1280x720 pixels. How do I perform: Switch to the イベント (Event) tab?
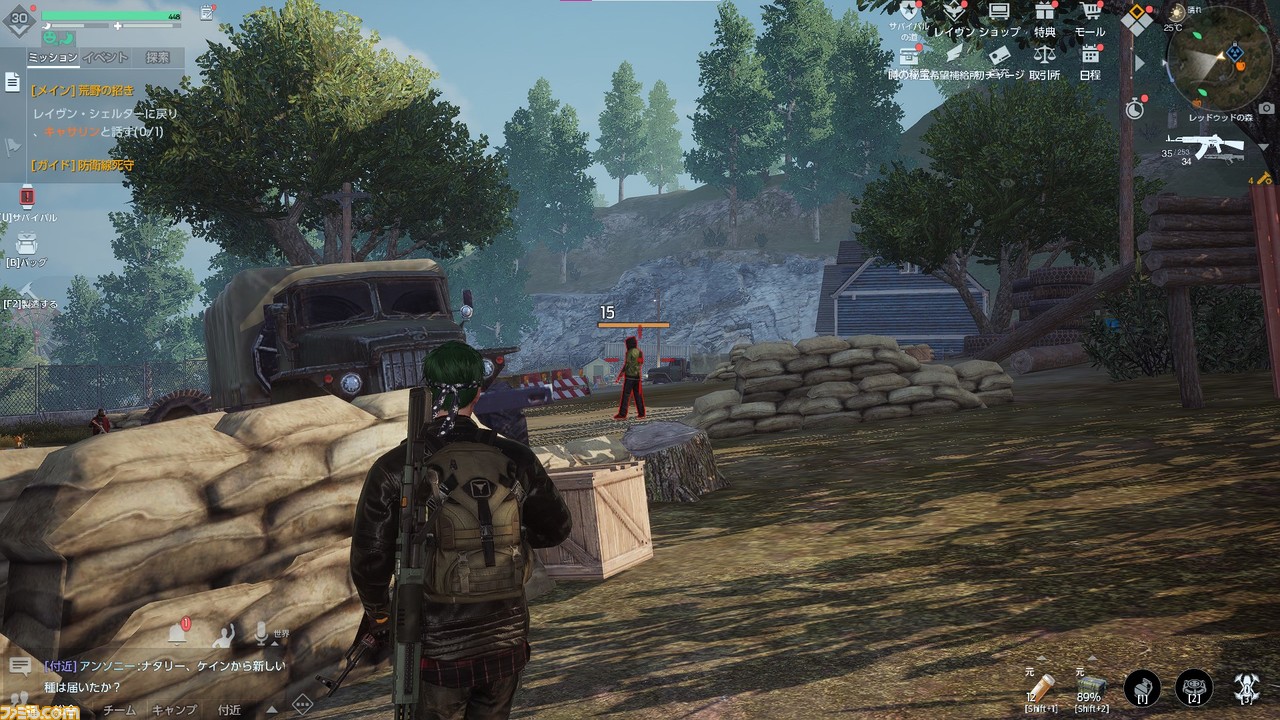(105, 58)
